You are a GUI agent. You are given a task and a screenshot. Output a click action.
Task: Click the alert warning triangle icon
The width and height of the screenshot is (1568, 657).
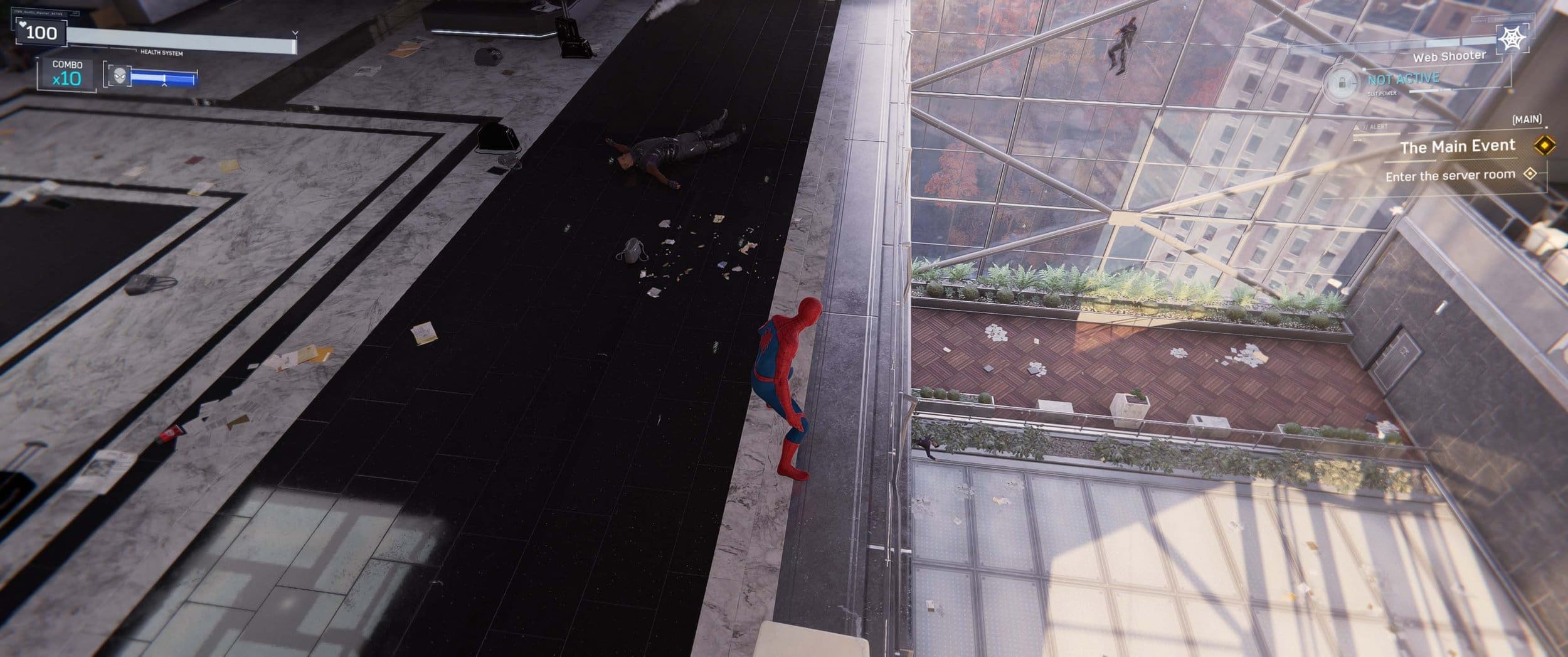pyautogui.click(x=1357, y=126)
